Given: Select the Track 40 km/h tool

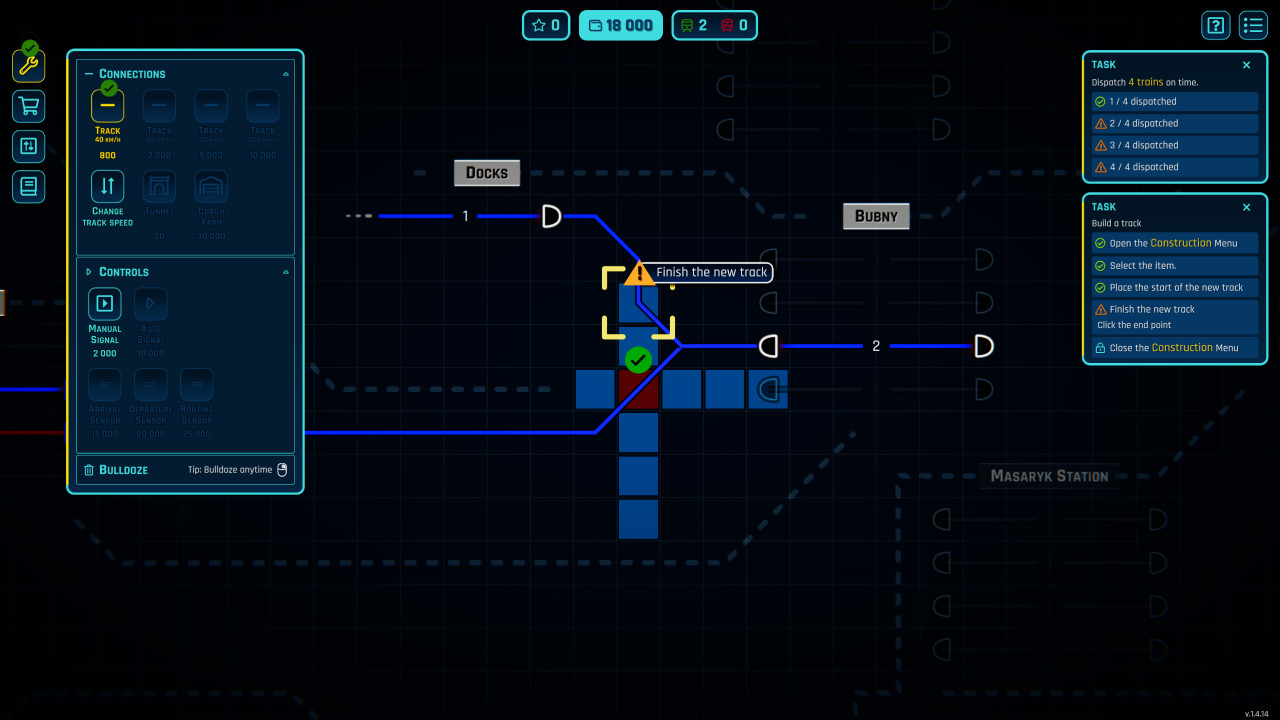Looking at the screenshot, I should click(x=107, y=105).
